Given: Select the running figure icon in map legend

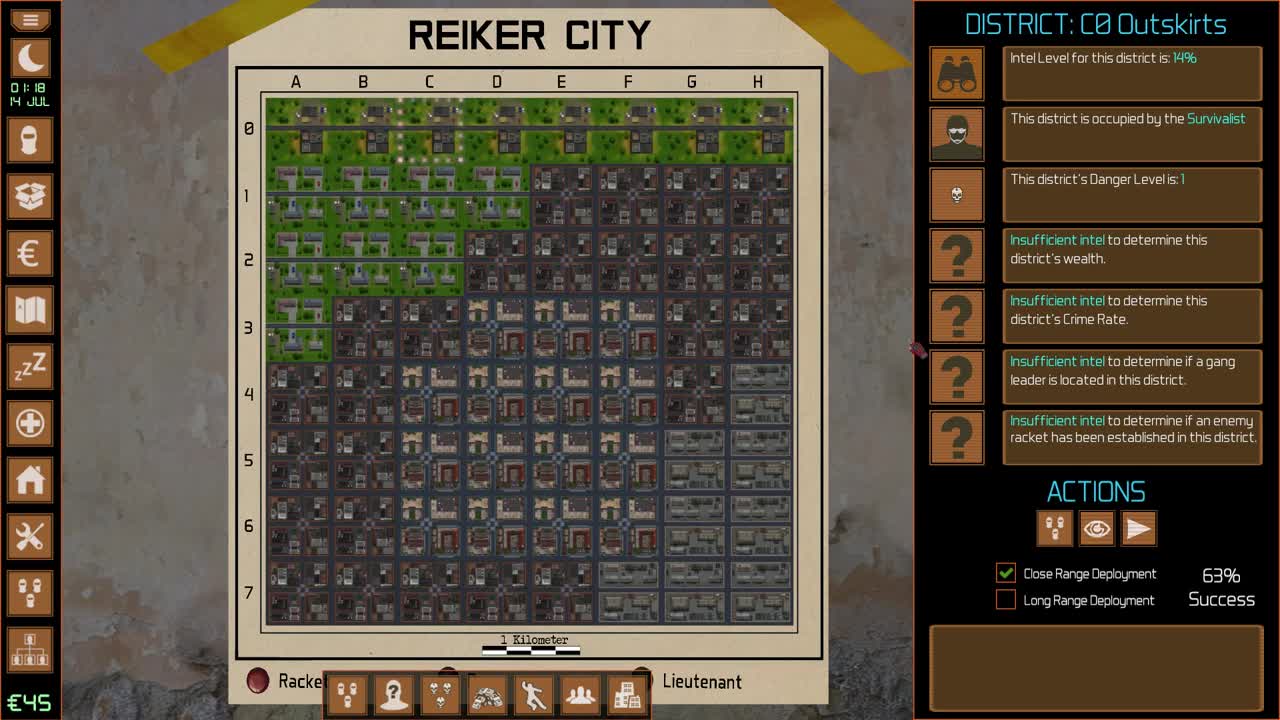Looking at the screenshot, I should pyautogui.click(x=533, y=694).
